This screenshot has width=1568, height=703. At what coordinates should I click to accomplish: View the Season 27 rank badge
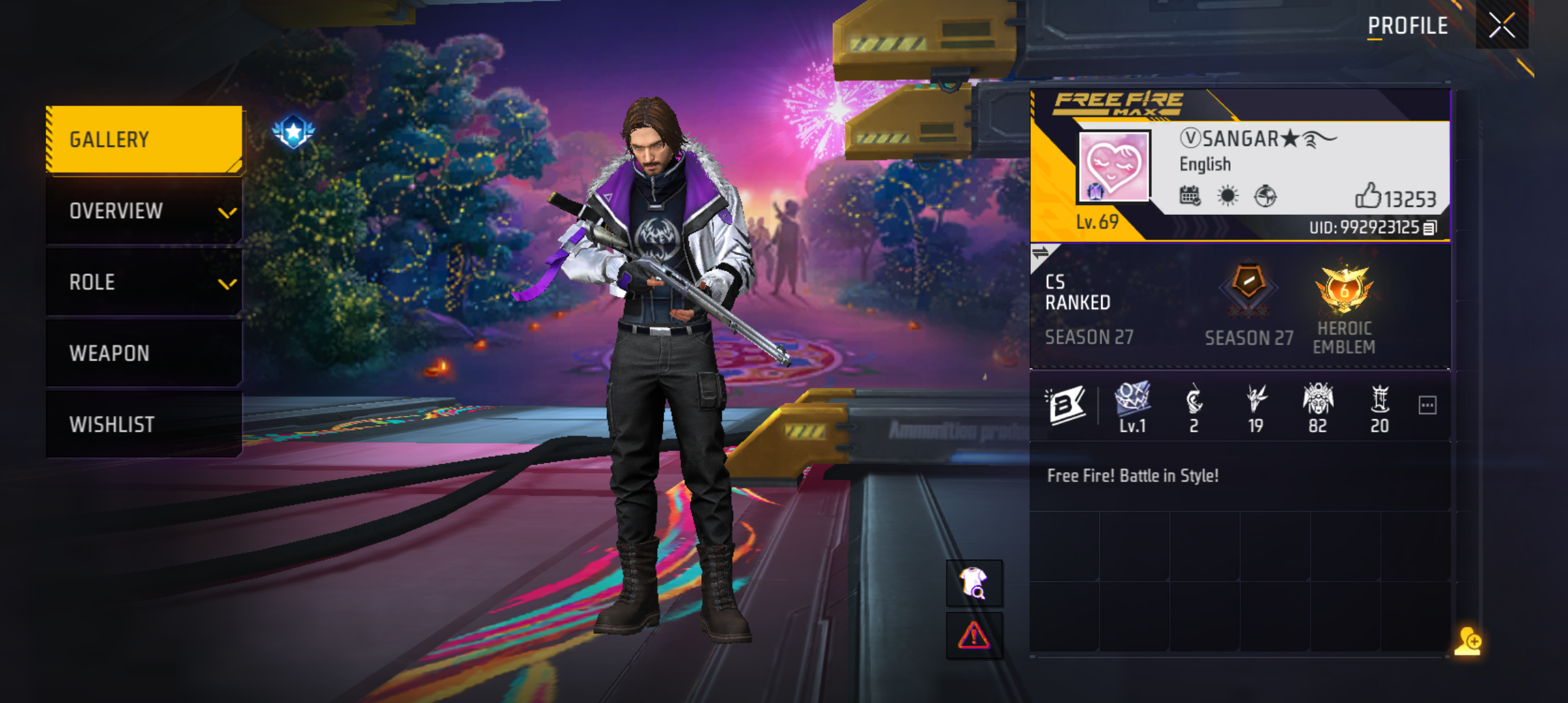(1248, 286)
